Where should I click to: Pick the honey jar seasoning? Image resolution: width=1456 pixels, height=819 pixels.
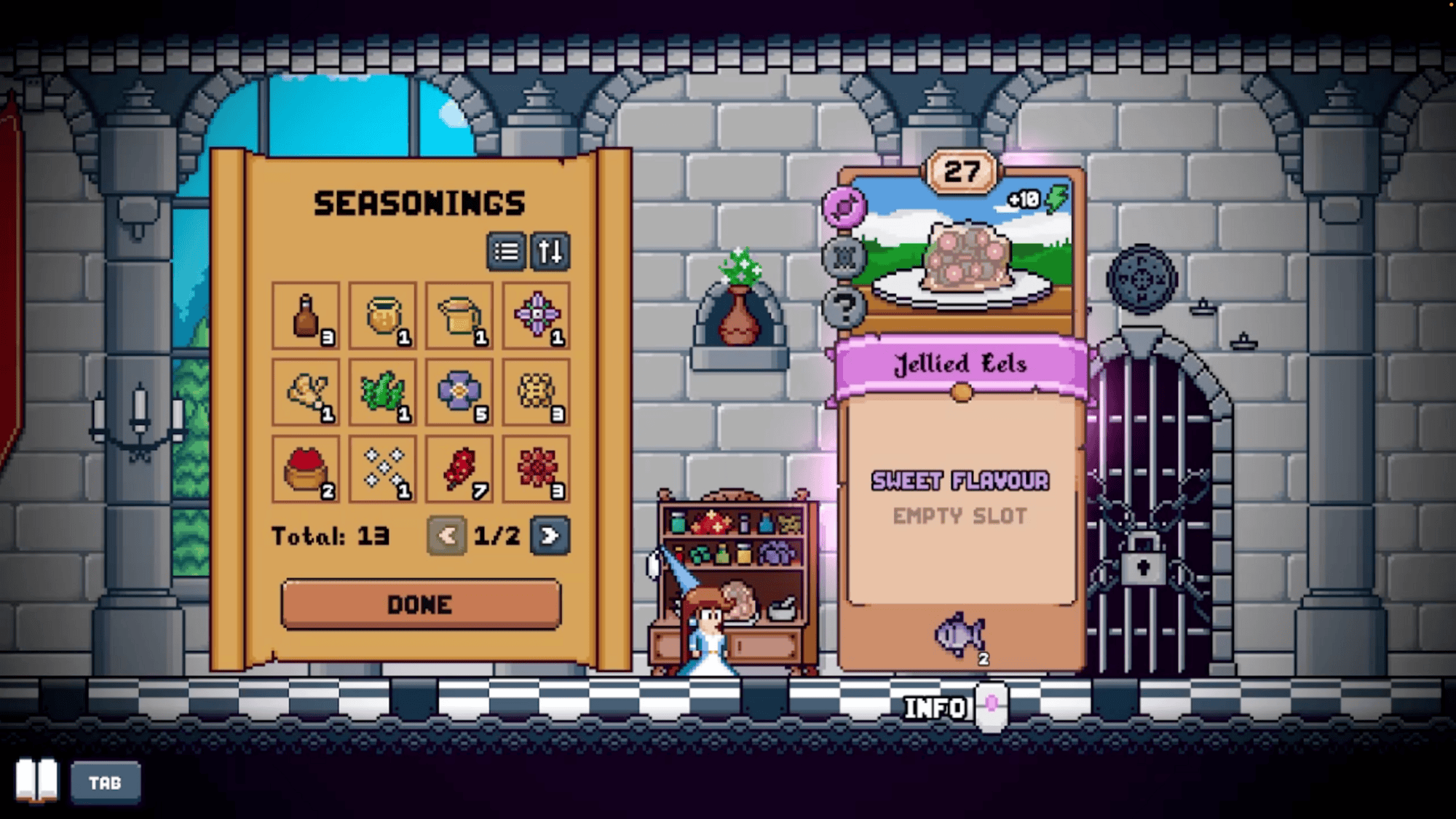[383, 316]
